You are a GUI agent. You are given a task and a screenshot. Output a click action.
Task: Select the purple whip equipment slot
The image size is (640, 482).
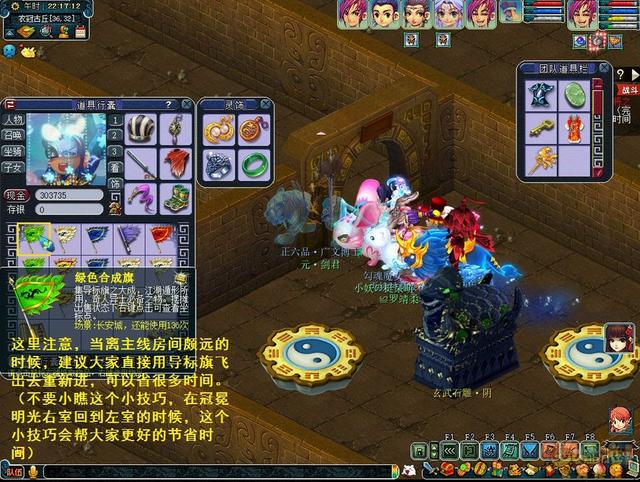pyautogui.click(x=141, y=197)
